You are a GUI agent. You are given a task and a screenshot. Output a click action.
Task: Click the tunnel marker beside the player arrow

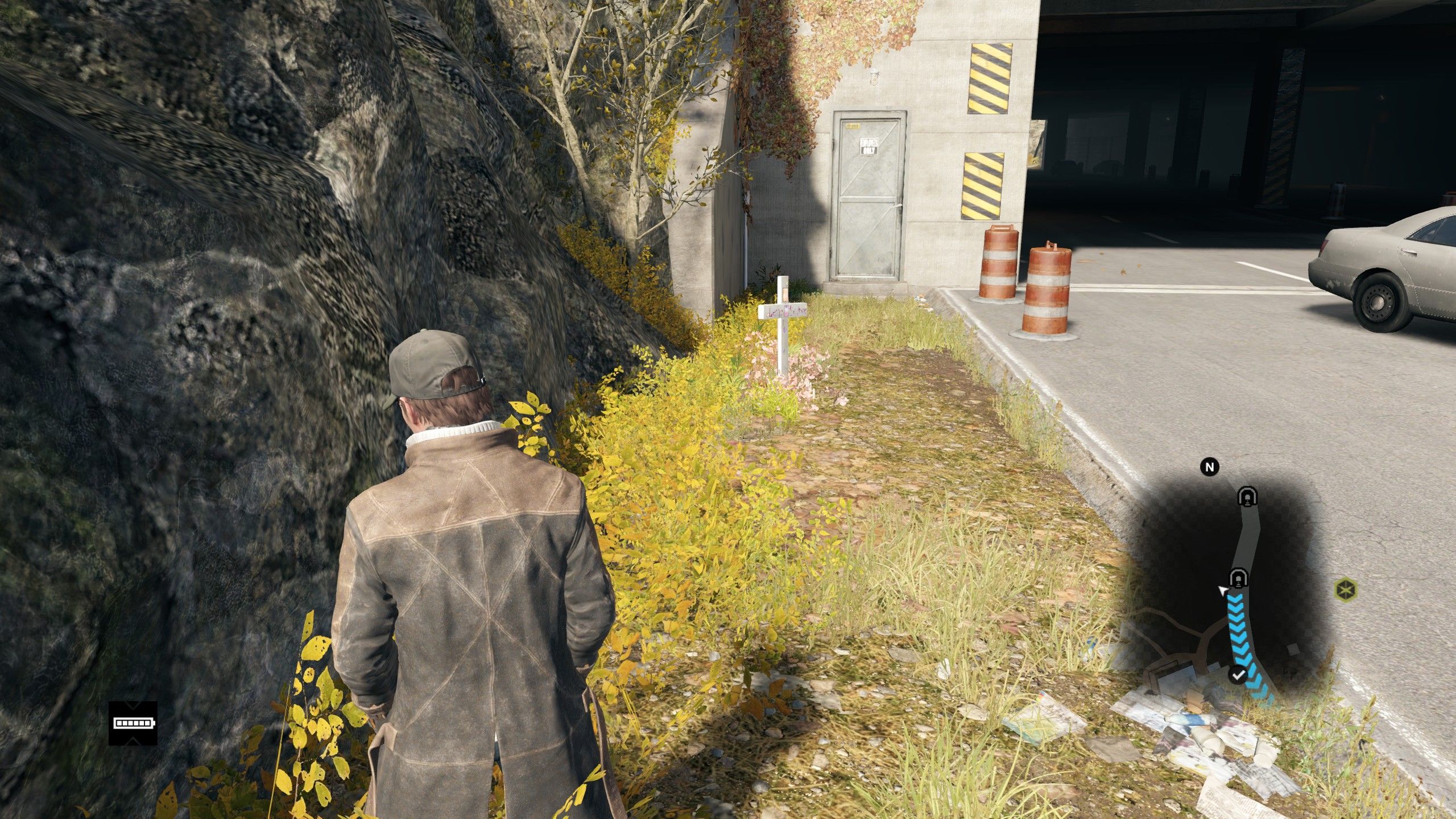point(1238,578)
